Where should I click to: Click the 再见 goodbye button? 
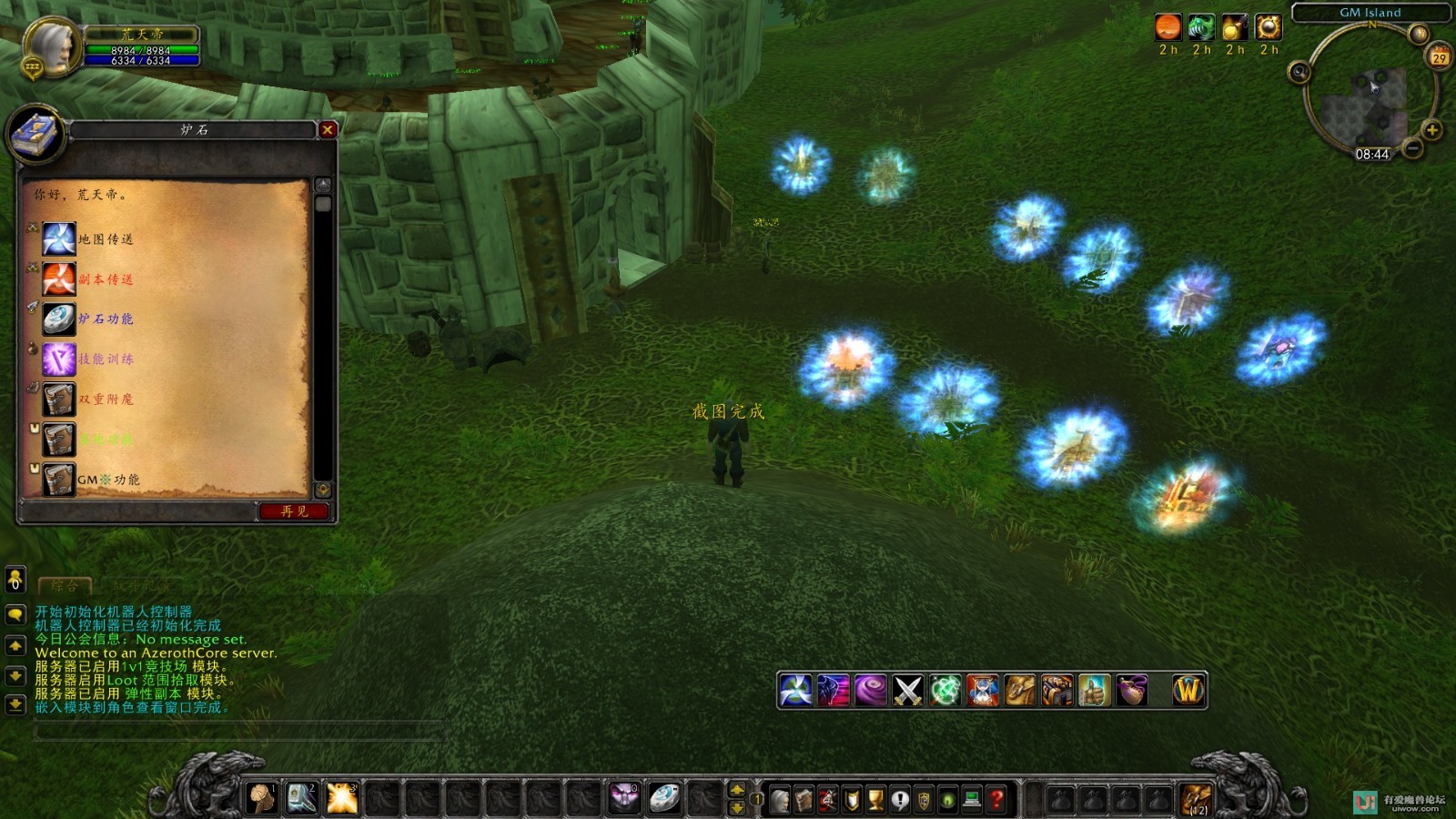pyautogui.click(x=294, y=511)
